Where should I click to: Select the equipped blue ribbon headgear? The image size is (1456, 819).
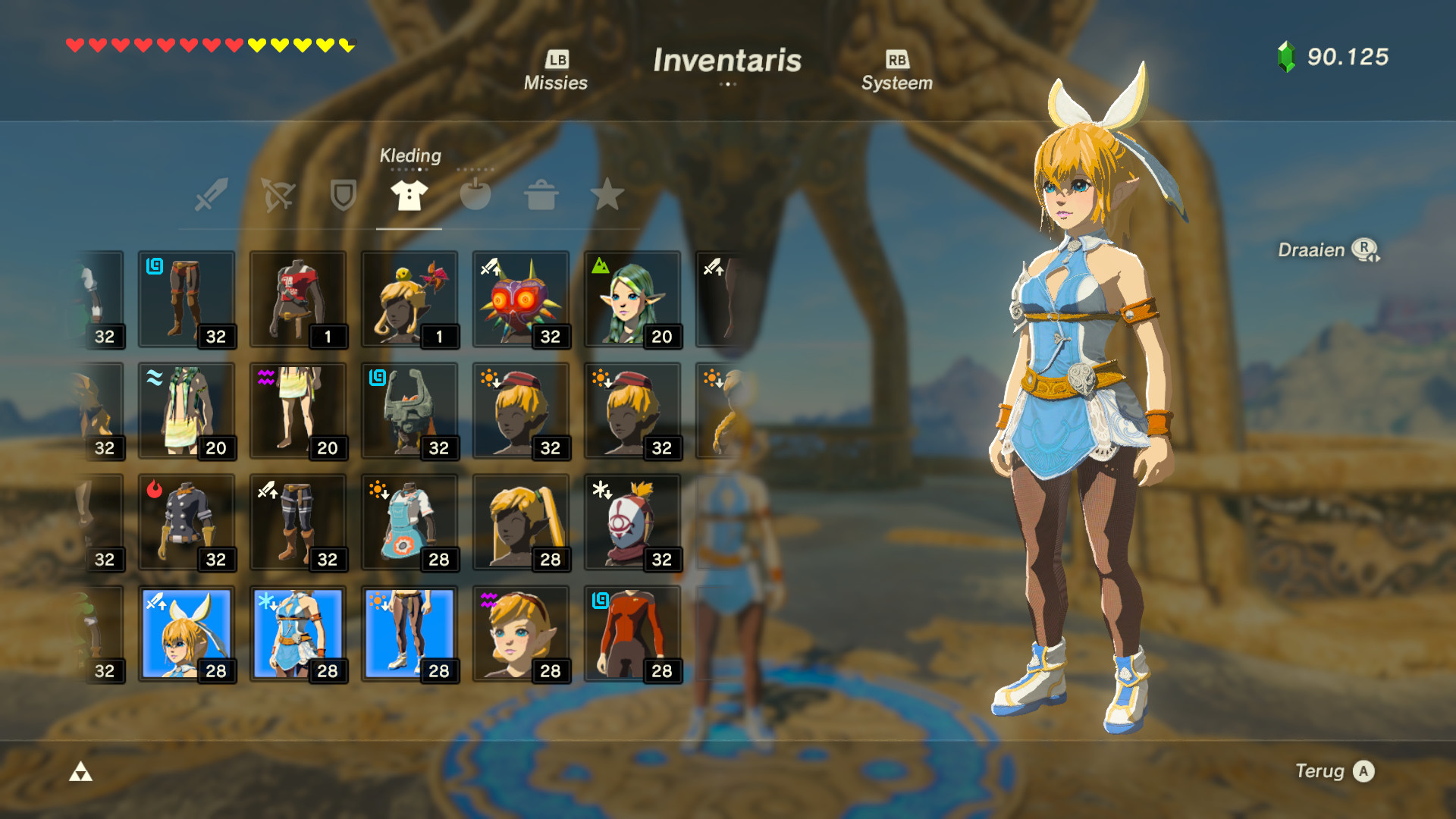[187, 634]
